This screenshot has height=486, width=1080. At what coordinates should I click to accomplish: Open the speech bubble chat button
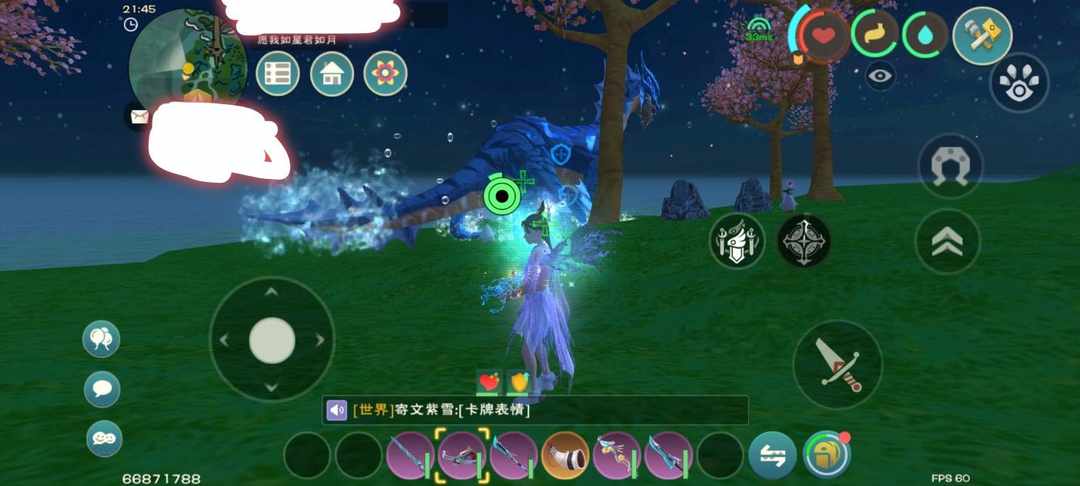click(x=102, y=388)
